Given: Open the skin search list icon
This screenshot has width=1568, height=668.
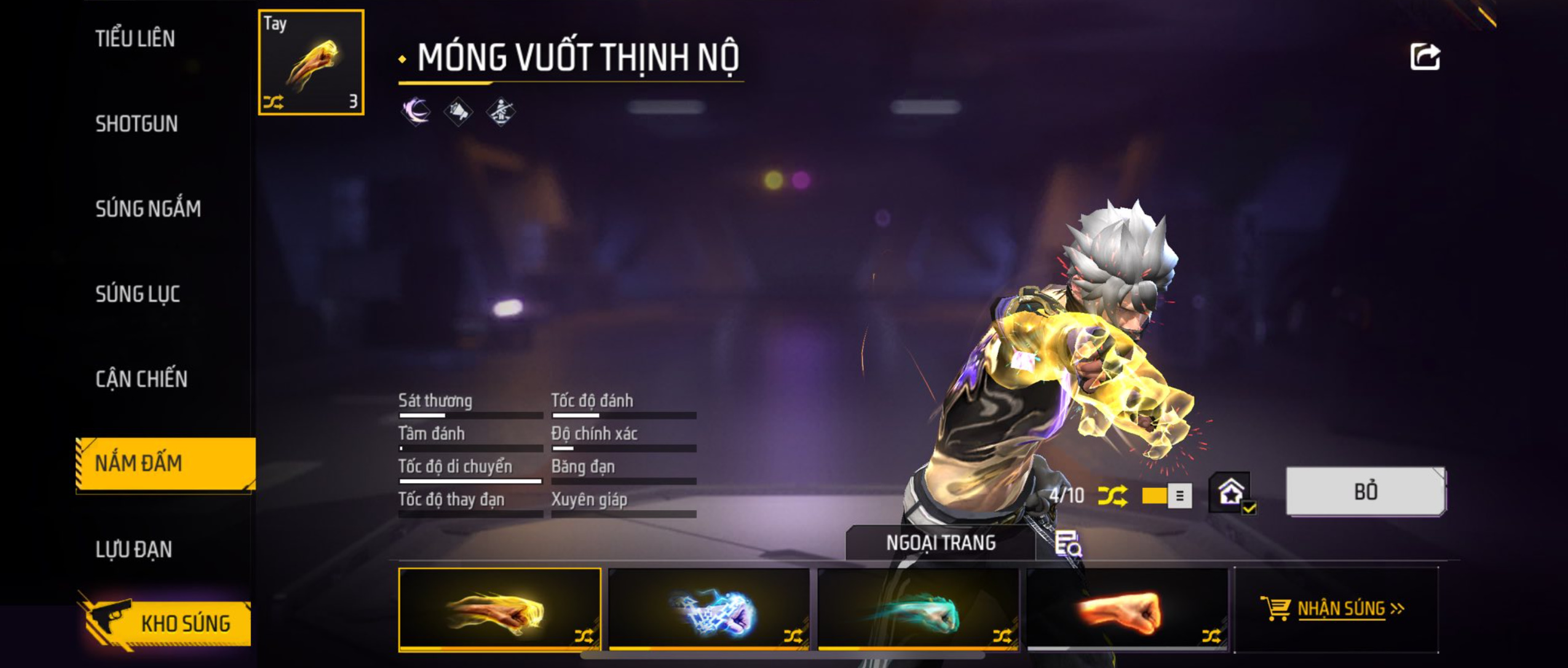Looking at the screenshot, I should point(1068,544).
